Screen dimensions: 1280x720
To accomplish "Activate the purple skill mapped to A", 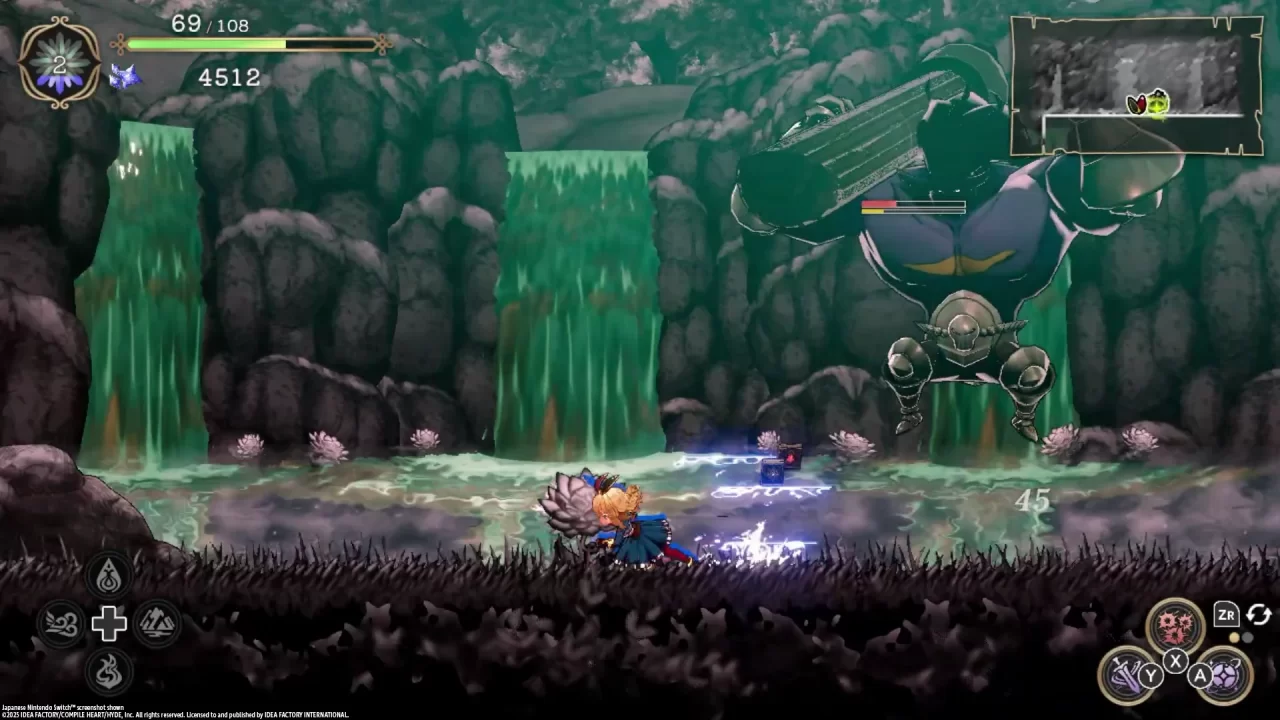I will tap(1226, 678).
